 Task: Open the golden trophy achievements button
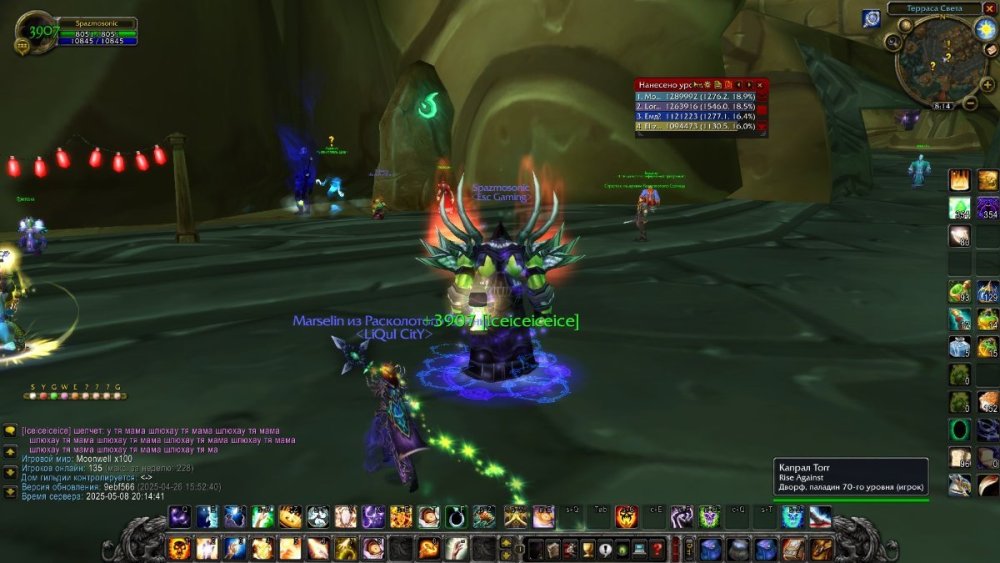point(588,548)
